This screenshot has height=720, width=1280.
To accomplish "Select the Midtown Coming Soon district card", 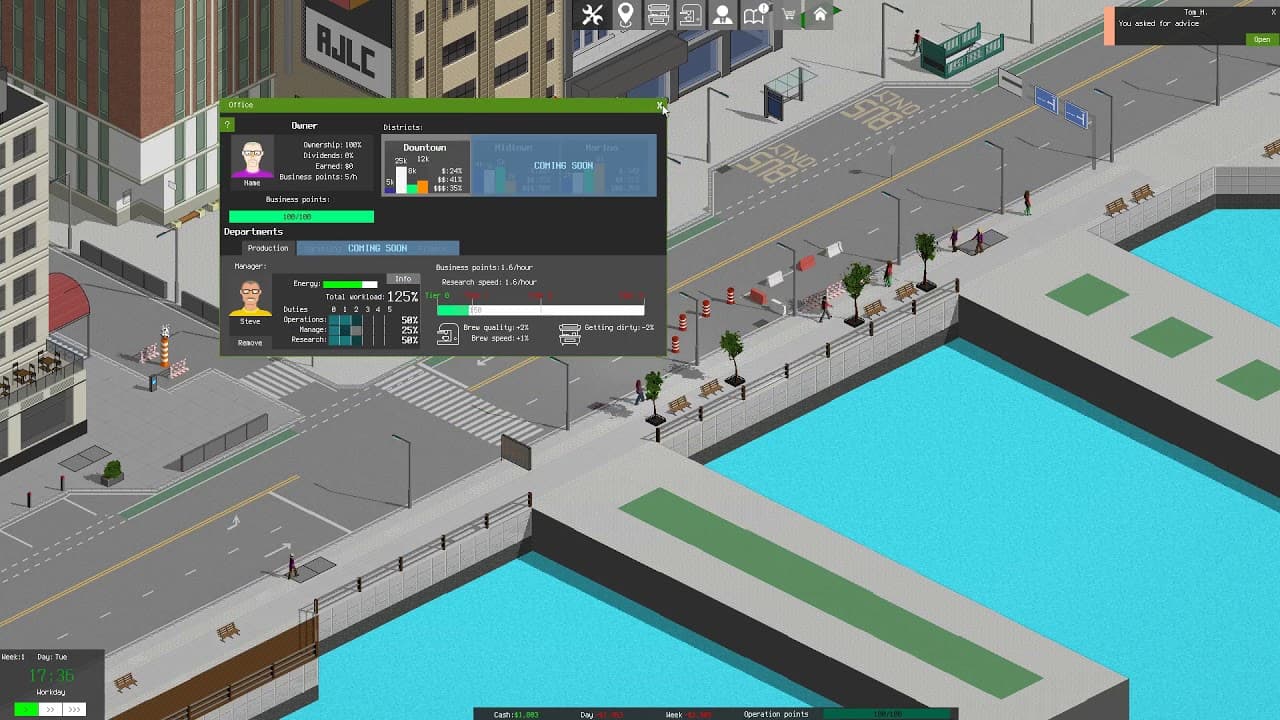I will pos(515,165).
